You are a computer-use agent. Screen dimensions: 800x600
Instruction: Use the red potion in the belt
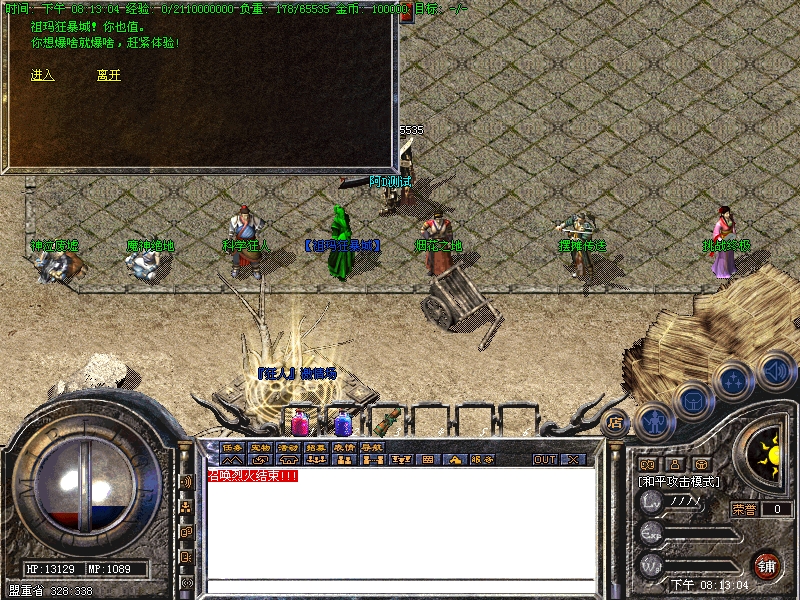click(x=299, y=422)
